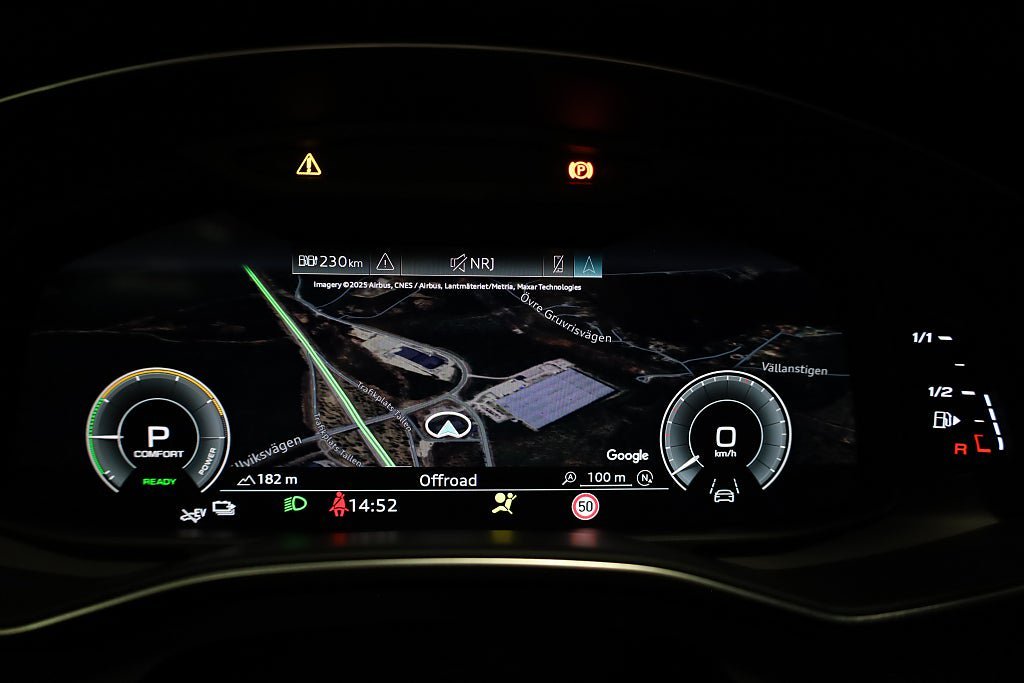Open the navigation arrow tab
The height and width of the screenshot is (683, 1024).
point(588,265)
